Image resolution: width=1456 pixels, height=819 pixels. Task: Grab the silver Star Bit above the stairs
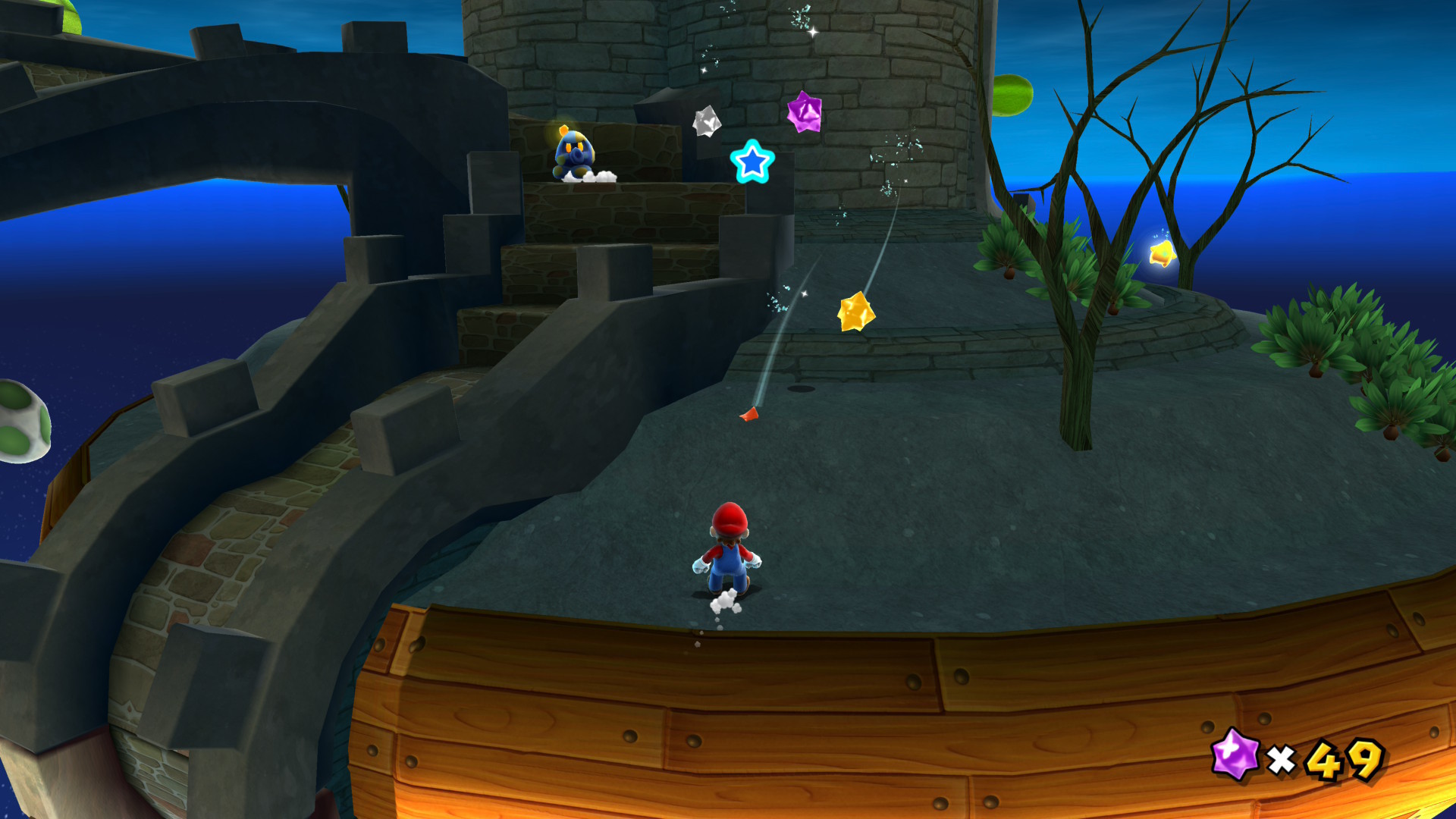(706, 122)
